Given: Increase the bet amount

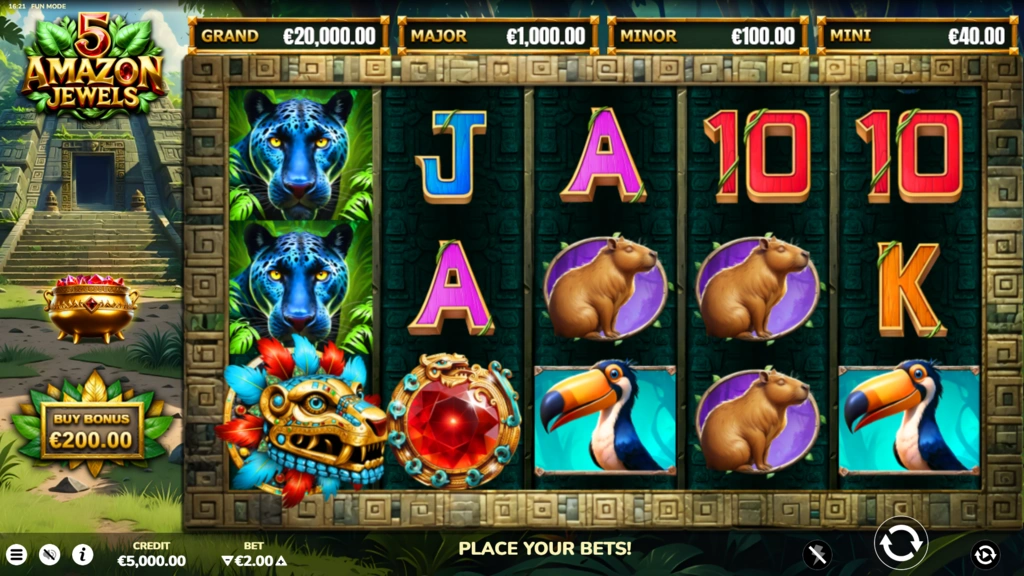Looking at the screenshot, I should 281,561.
